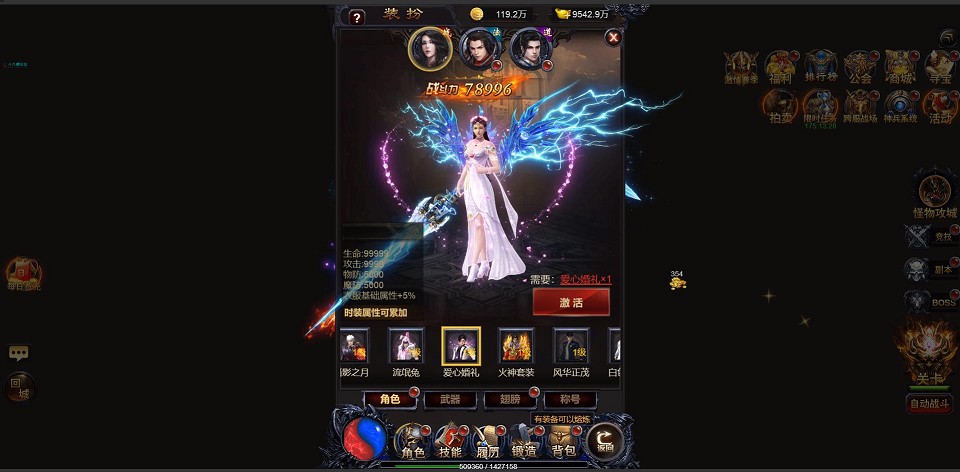Select the 风华正茂 costume thumbnail

(571, 346)
